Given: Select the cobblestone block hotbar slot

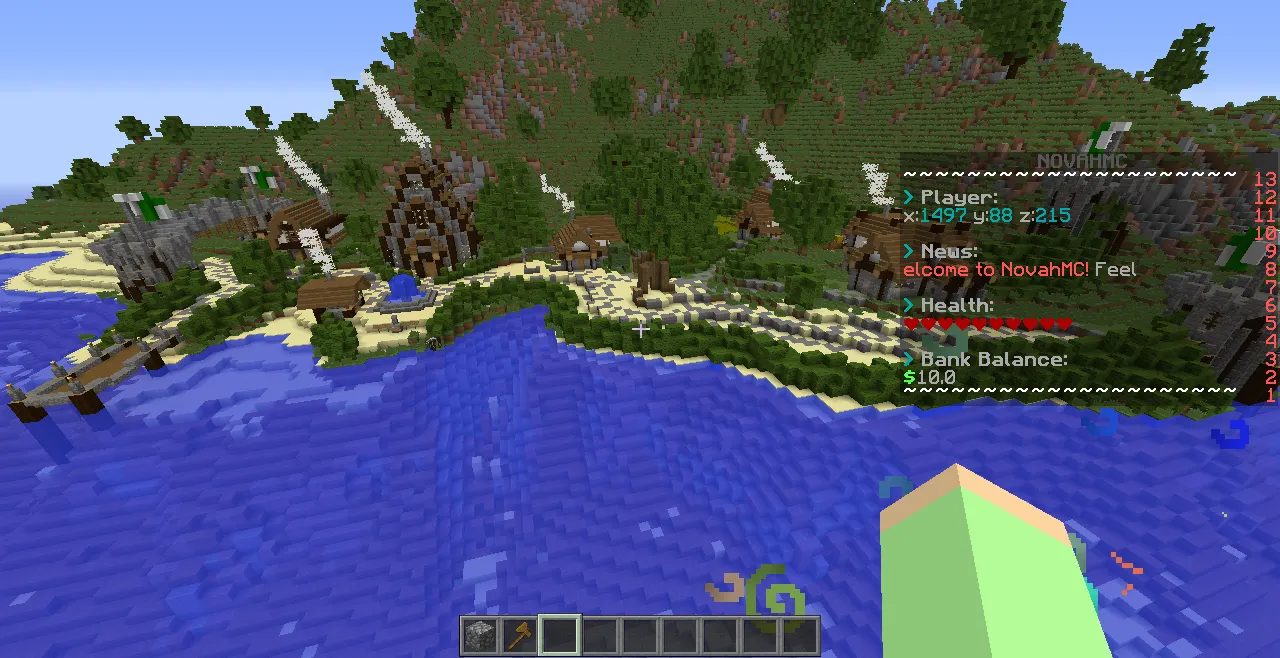Looking at the screenshot, I should (480, 635).
